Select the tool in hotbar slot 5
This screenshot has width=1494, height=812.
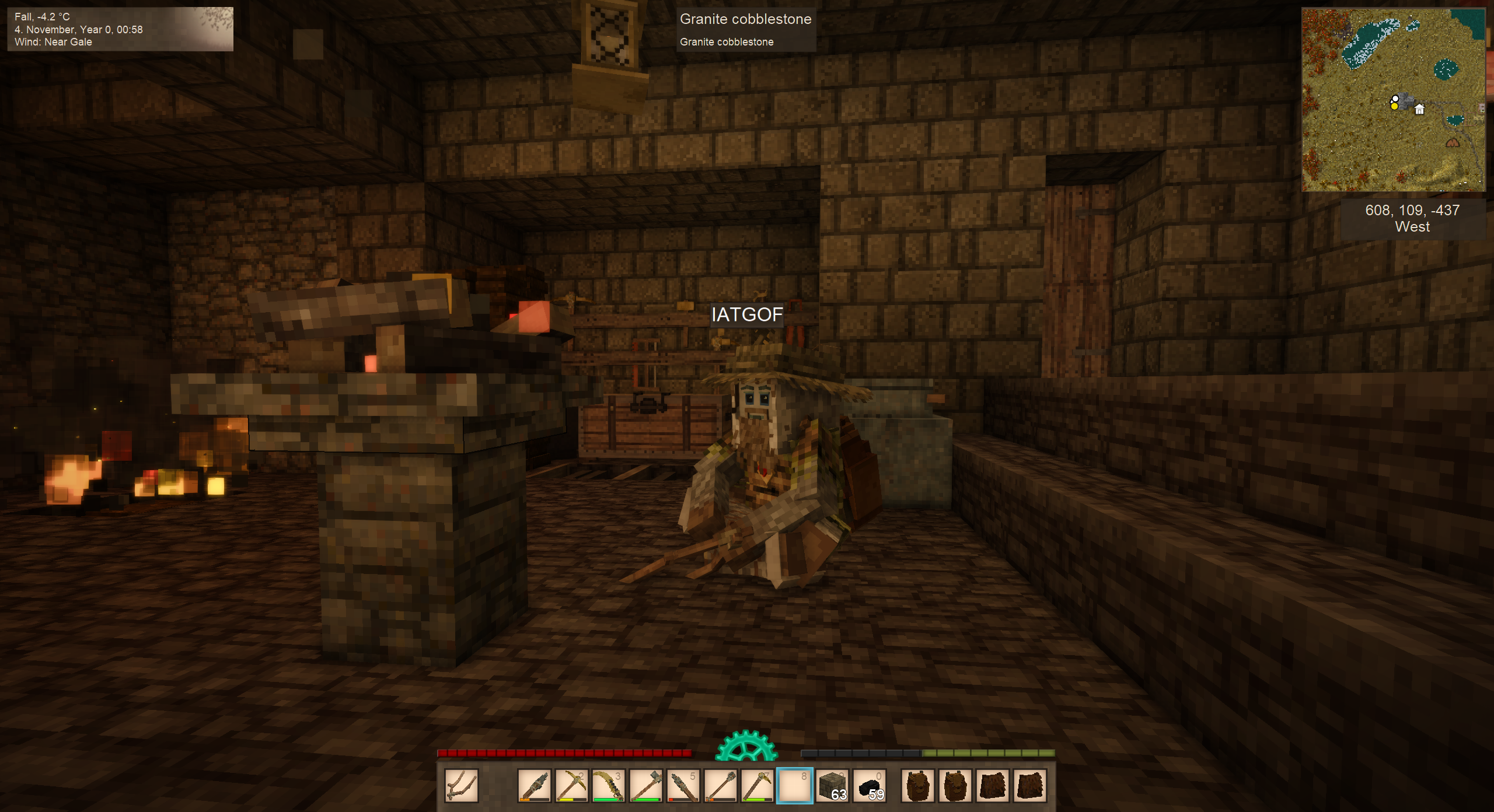(683, 786)
